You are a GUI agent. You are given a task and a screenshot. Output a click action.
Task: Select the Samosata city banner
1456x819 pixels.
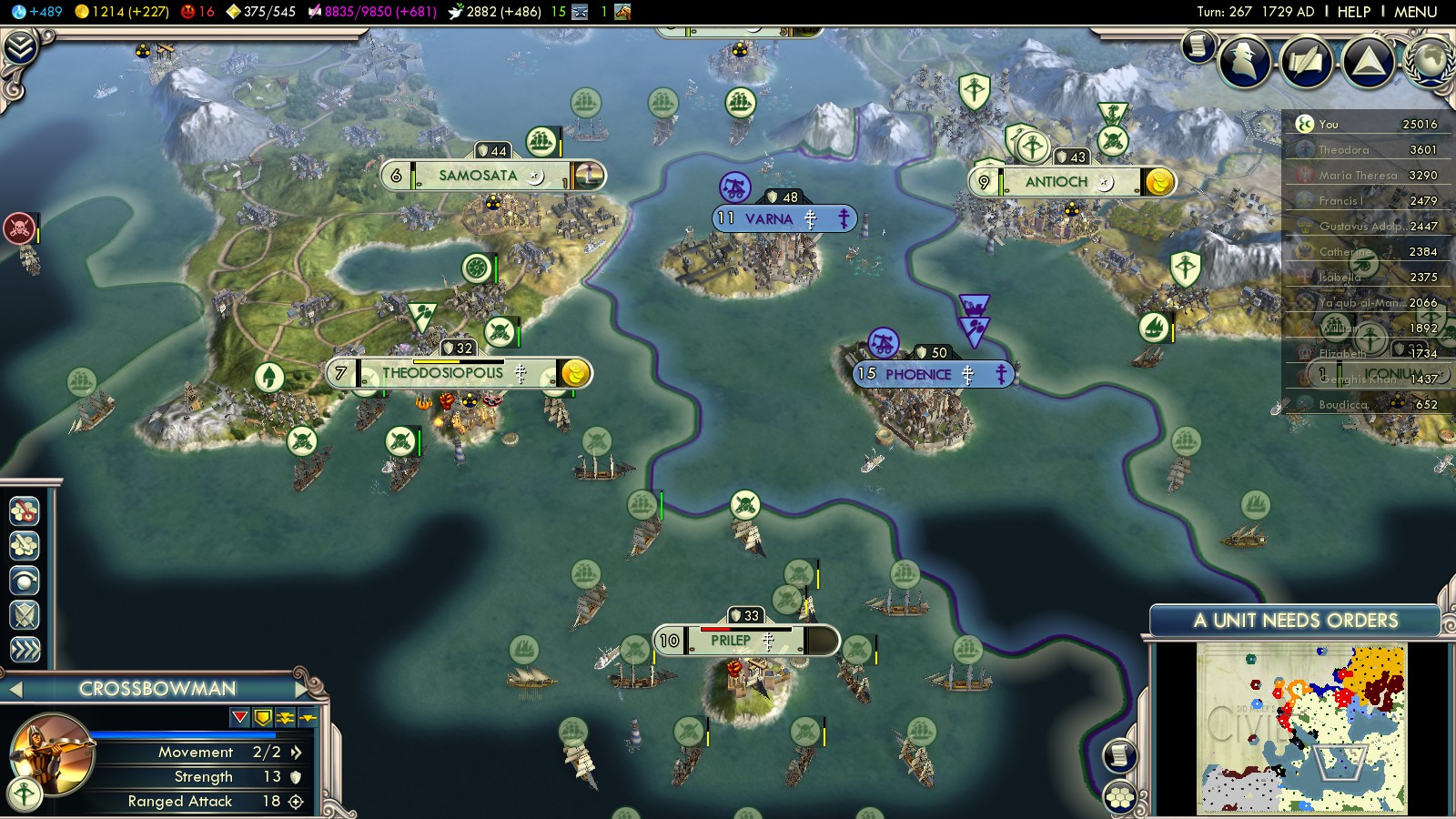478,176
